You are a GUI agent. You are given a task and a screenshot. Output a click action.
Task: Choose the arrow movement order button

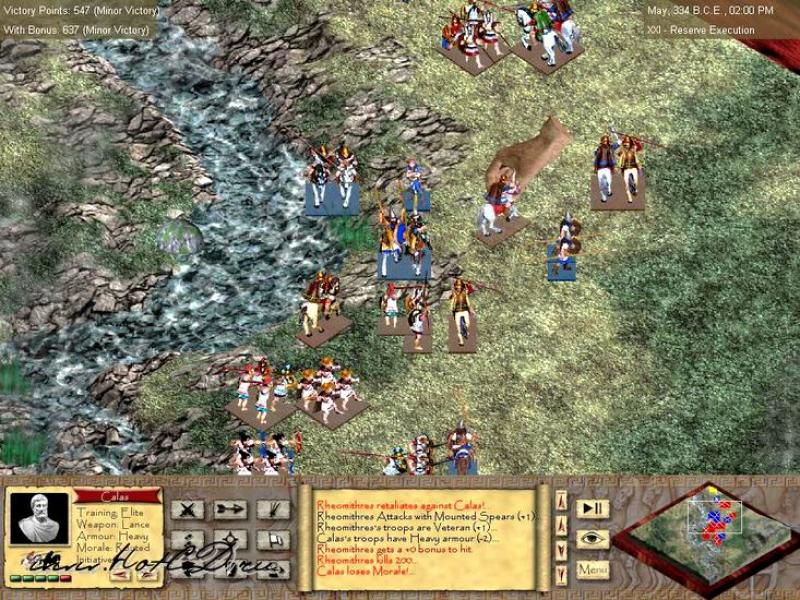[230, 509]
